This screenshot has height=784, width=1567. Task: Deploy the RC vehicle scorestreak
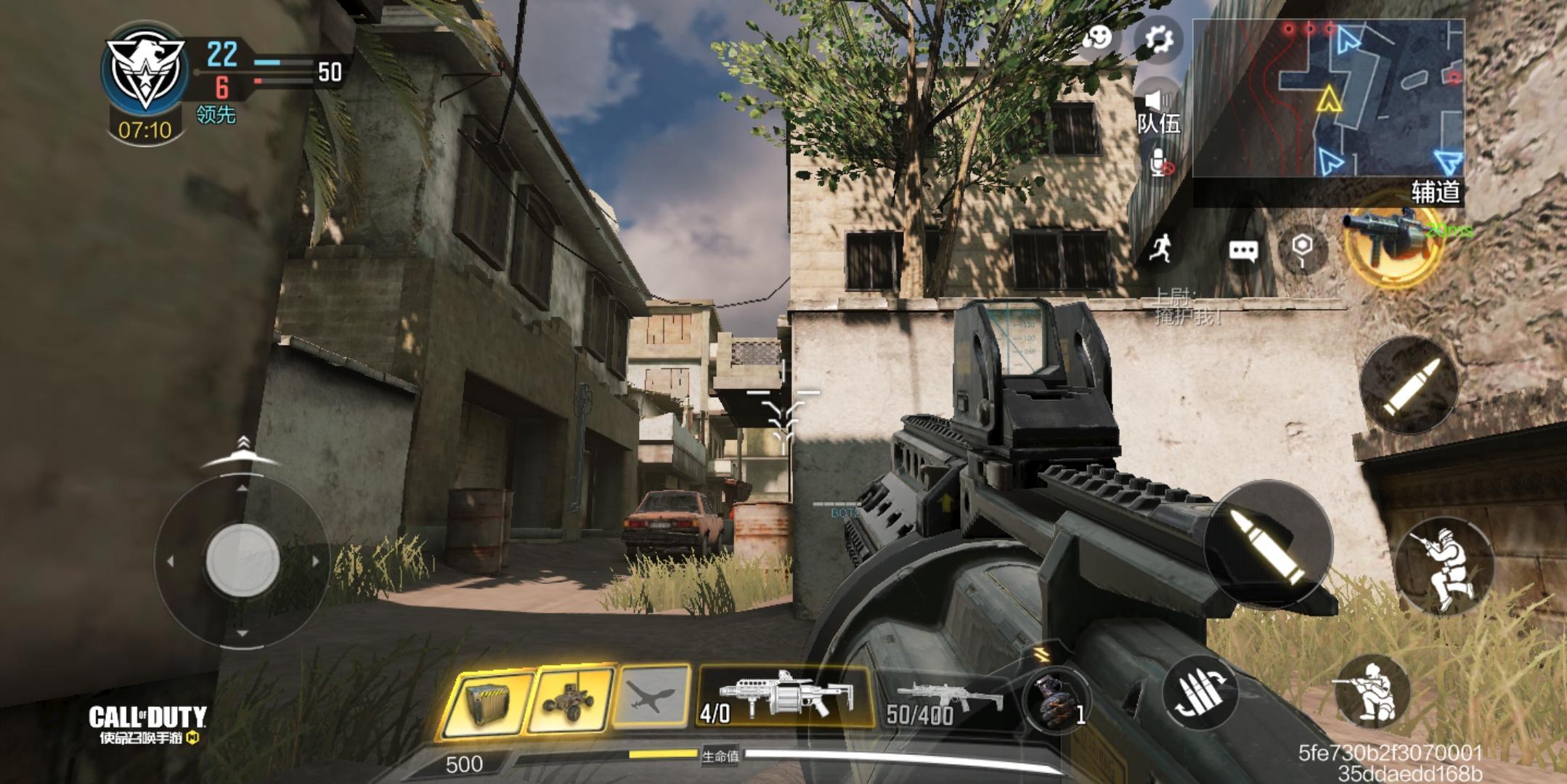click(571, 700)
